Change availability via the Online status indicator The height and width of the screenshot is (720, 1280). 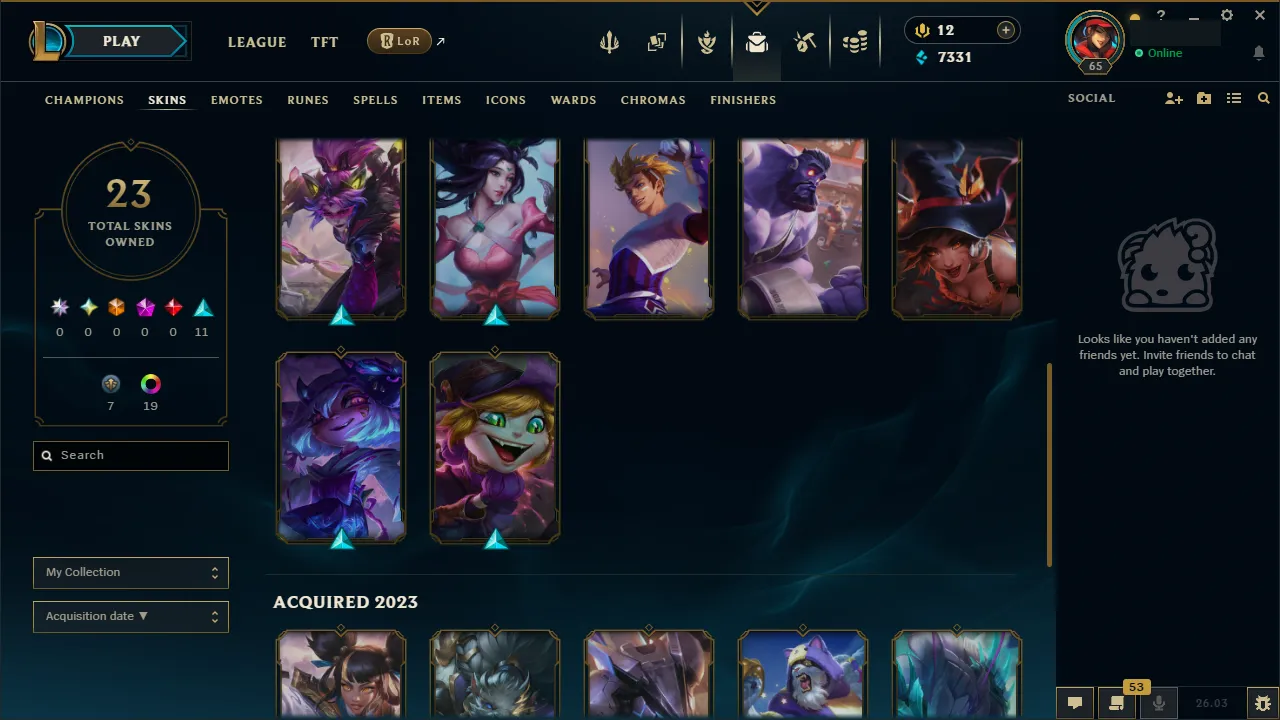[x=1160, y=53]
